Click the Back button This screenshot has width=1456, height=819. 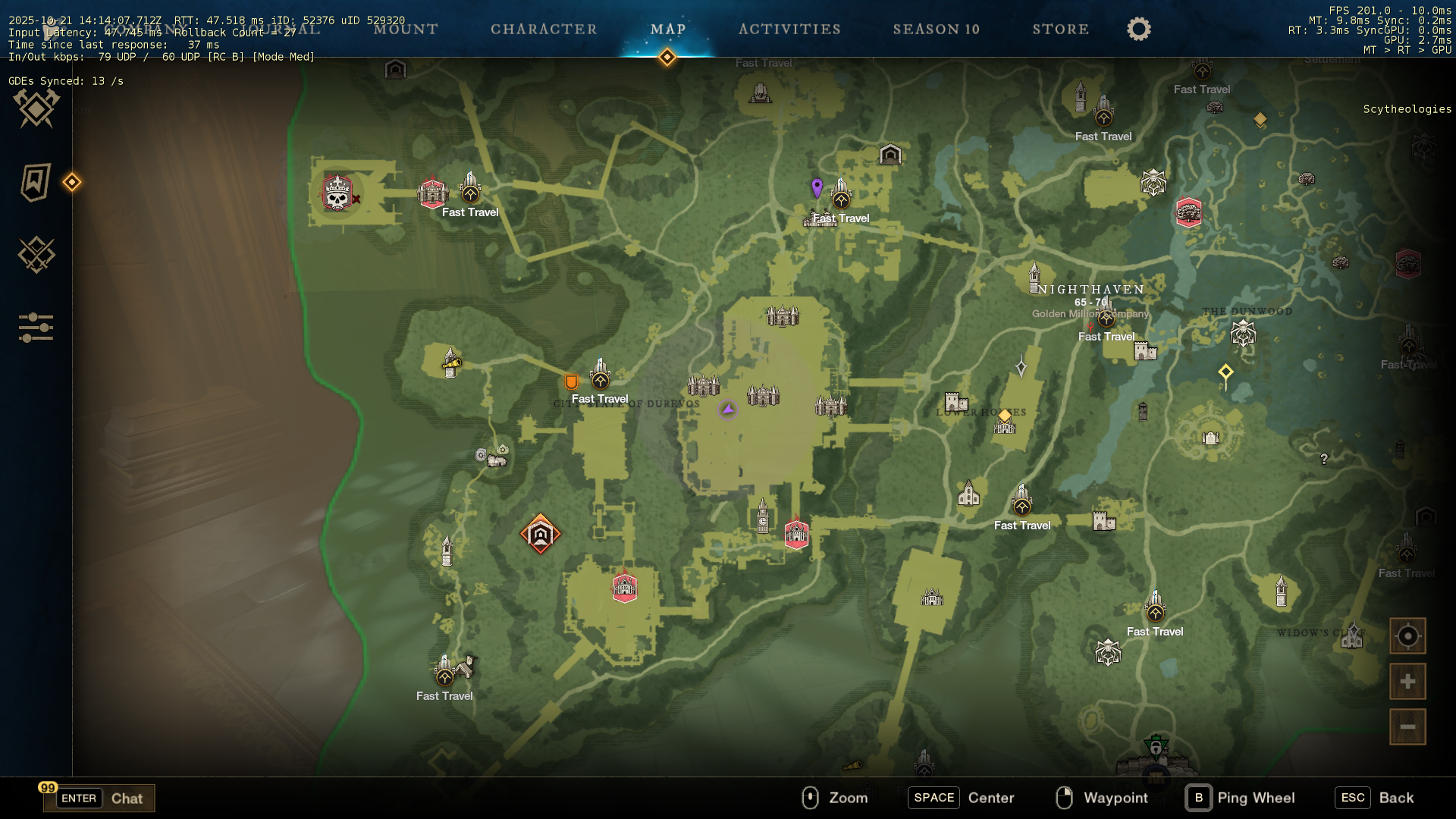tap(1376, 798)
